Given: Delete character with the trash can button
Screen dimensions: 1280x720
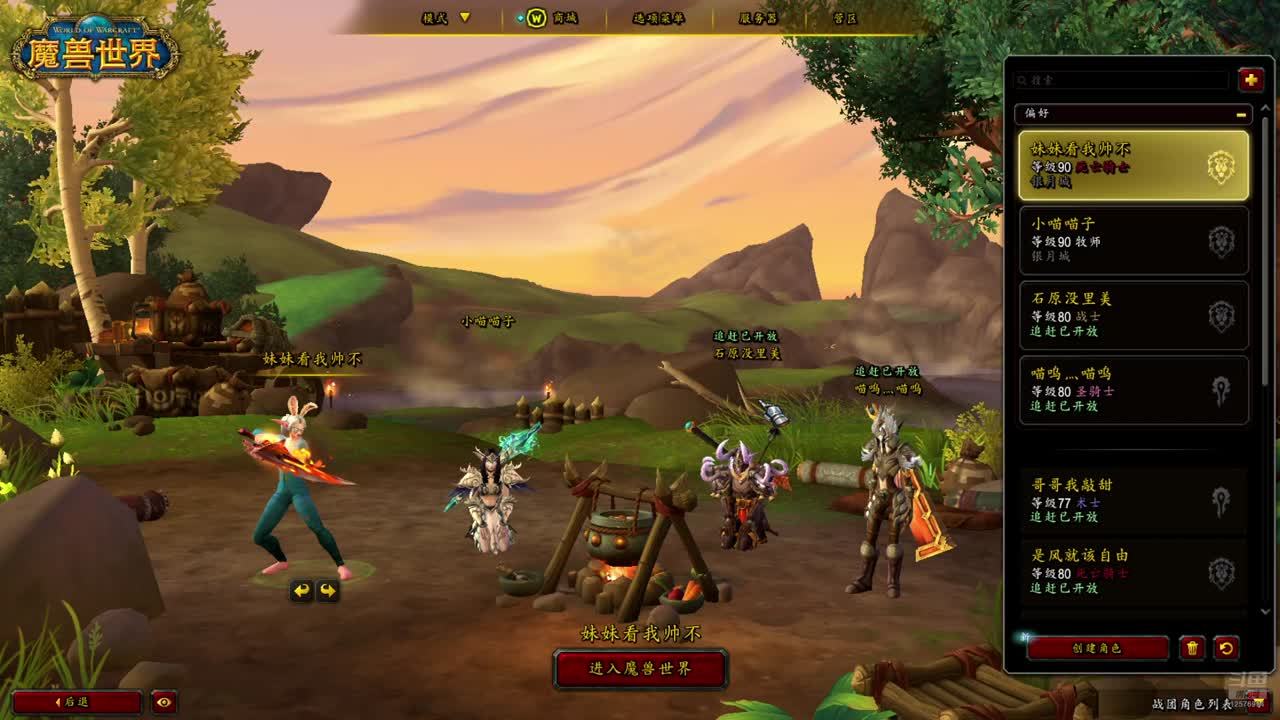Looking at the screenshot, I should coord(1192,648).
